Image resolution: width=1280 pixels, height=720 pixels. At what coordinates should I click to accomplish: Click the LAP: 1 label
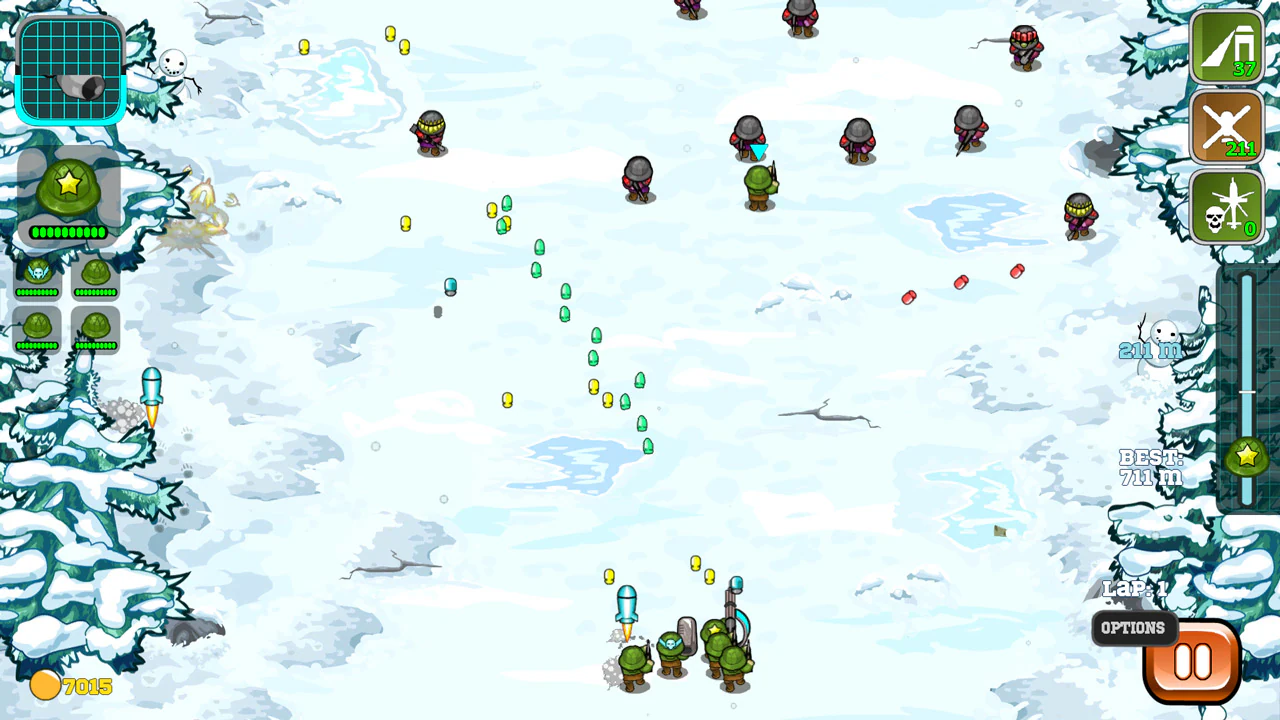[x=1136, y=589]
